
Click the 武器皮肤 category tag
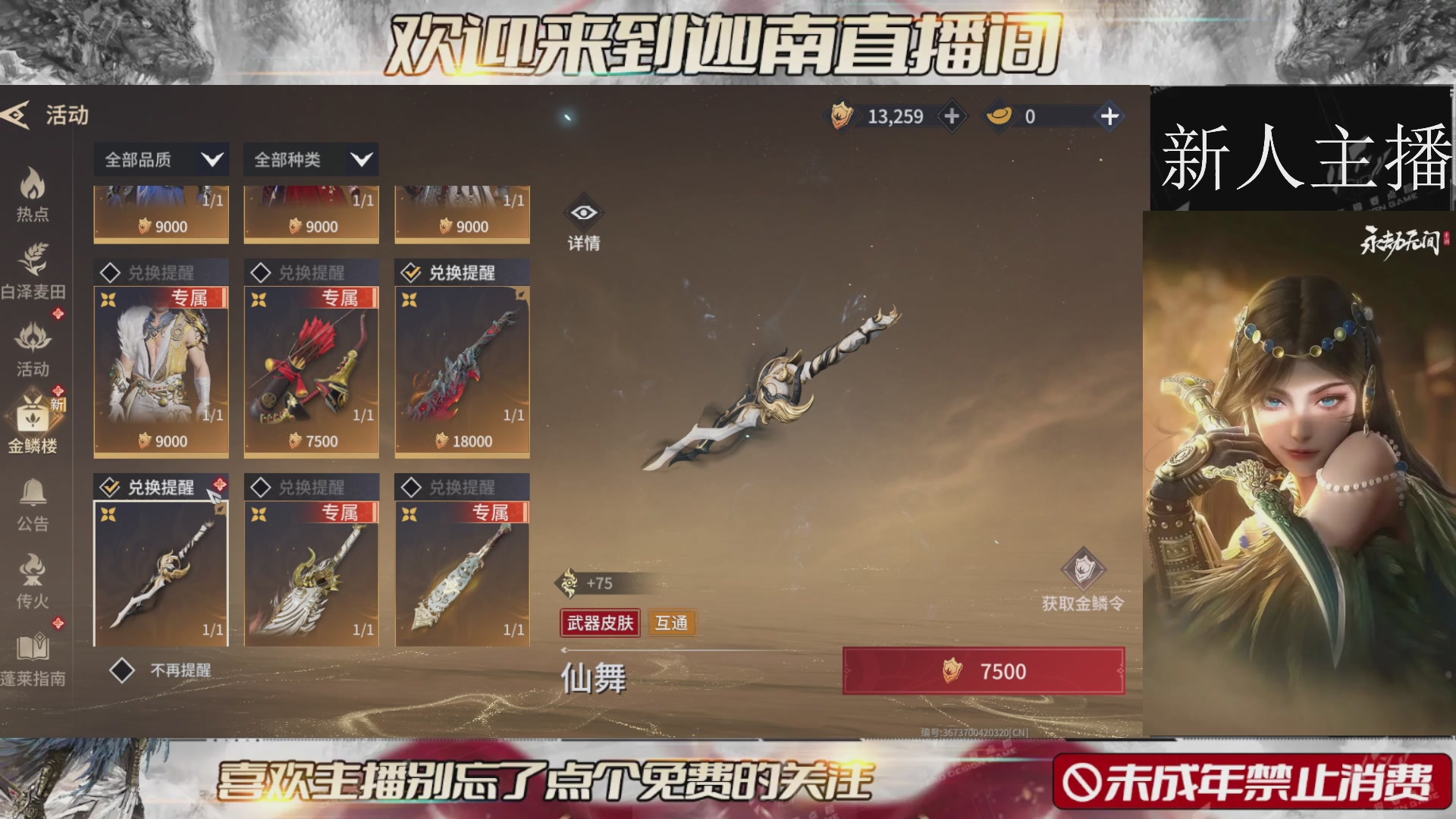click(599, 623)
